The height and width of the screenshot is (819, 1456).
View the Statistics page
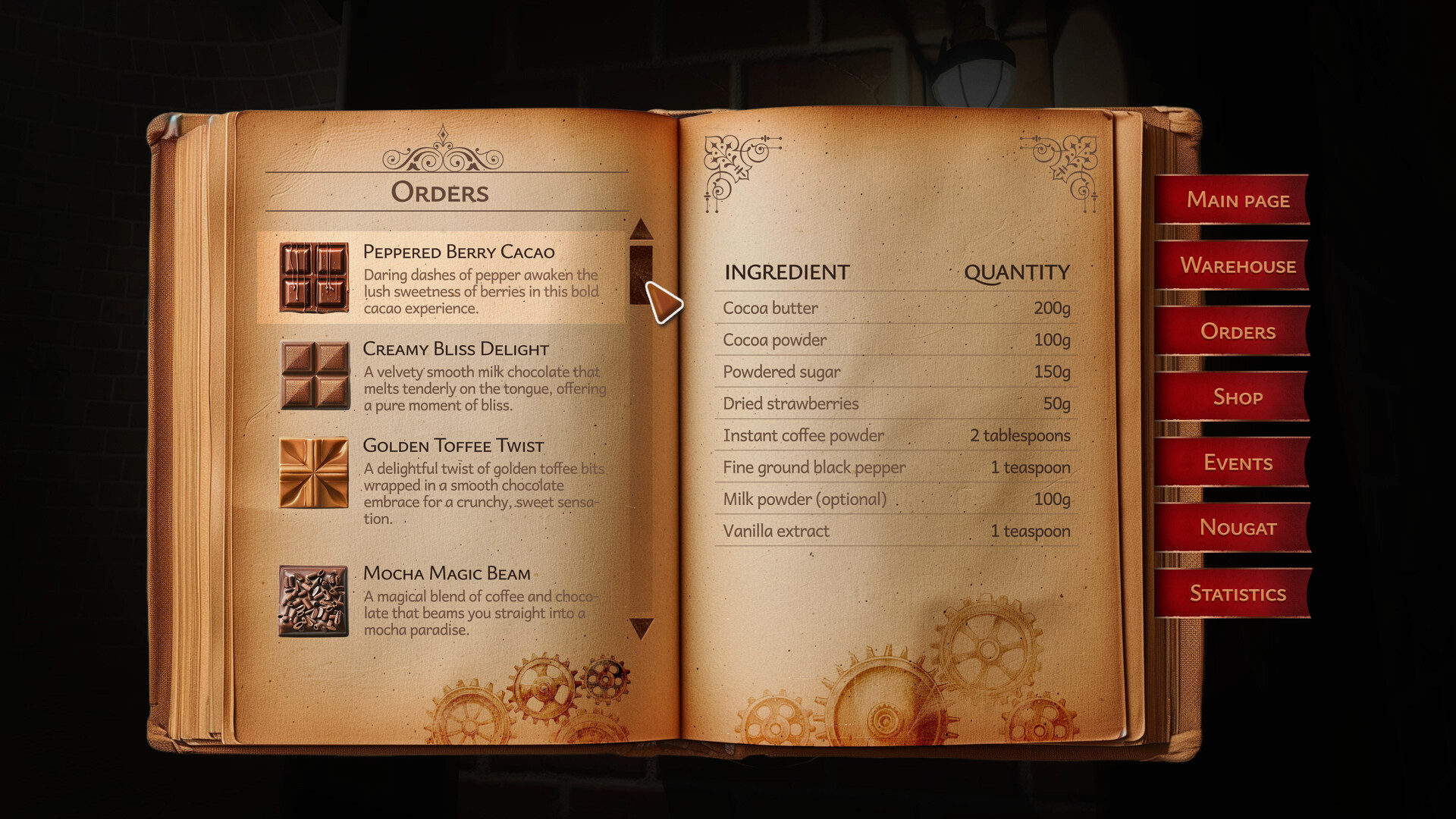[x=1238, y=593]
